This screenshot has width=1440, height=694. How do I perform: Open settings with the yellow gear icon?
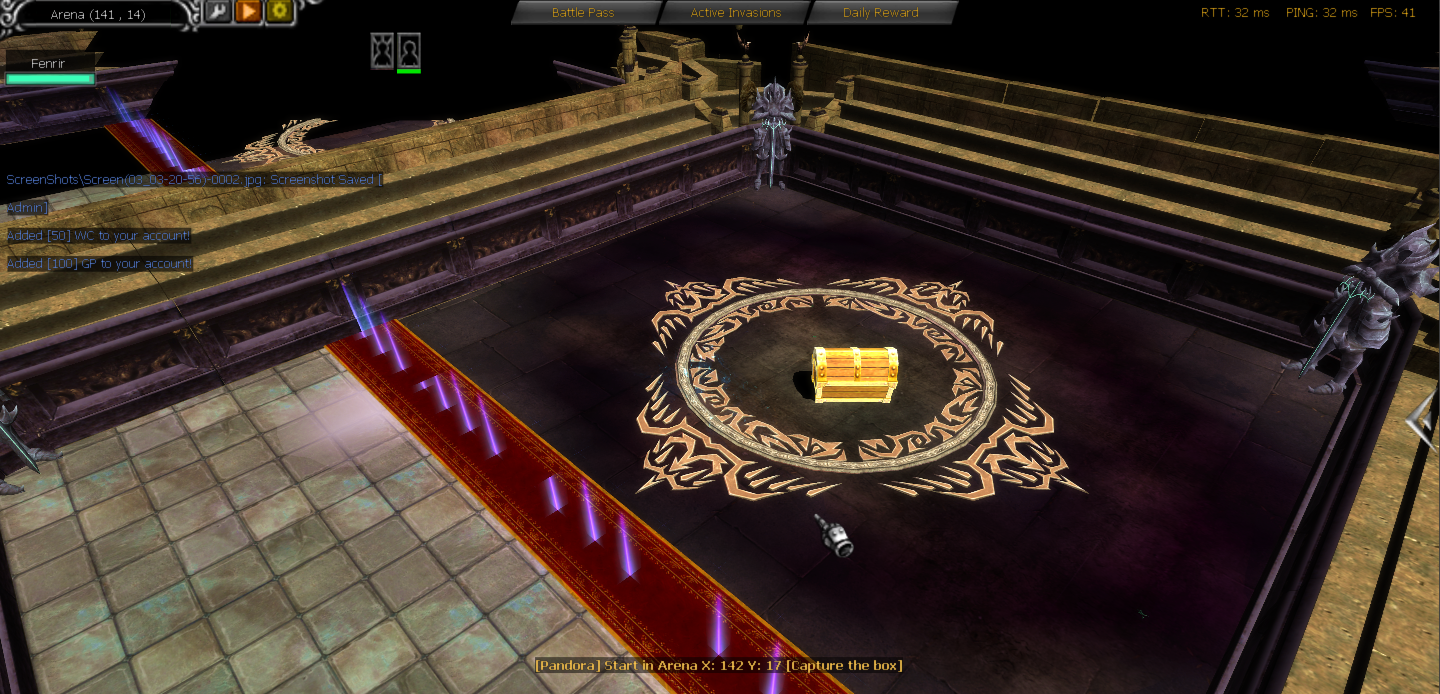pyautogui.click(x=278, y=12)
